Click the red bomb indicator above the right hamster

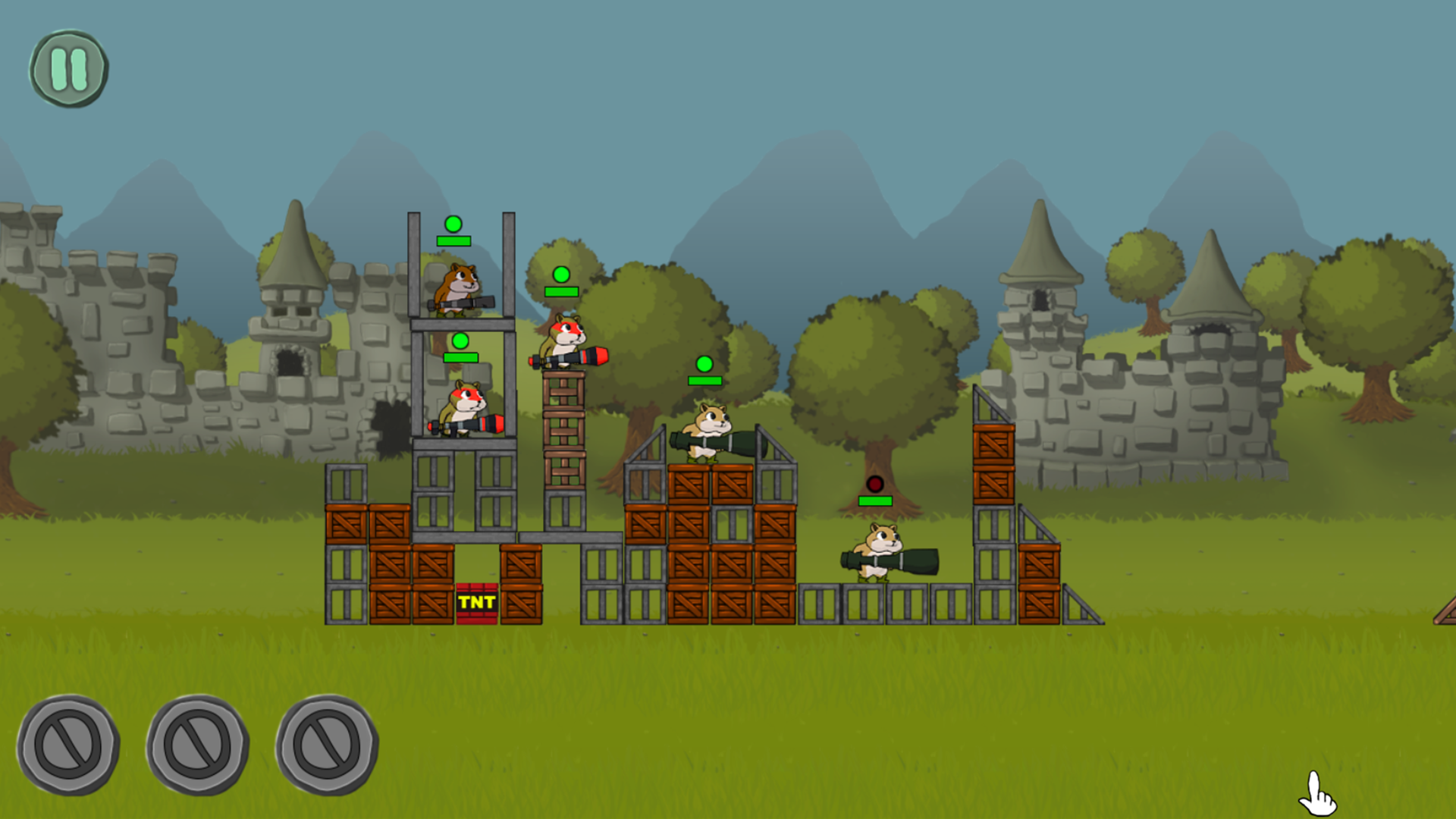click(874, 482)
